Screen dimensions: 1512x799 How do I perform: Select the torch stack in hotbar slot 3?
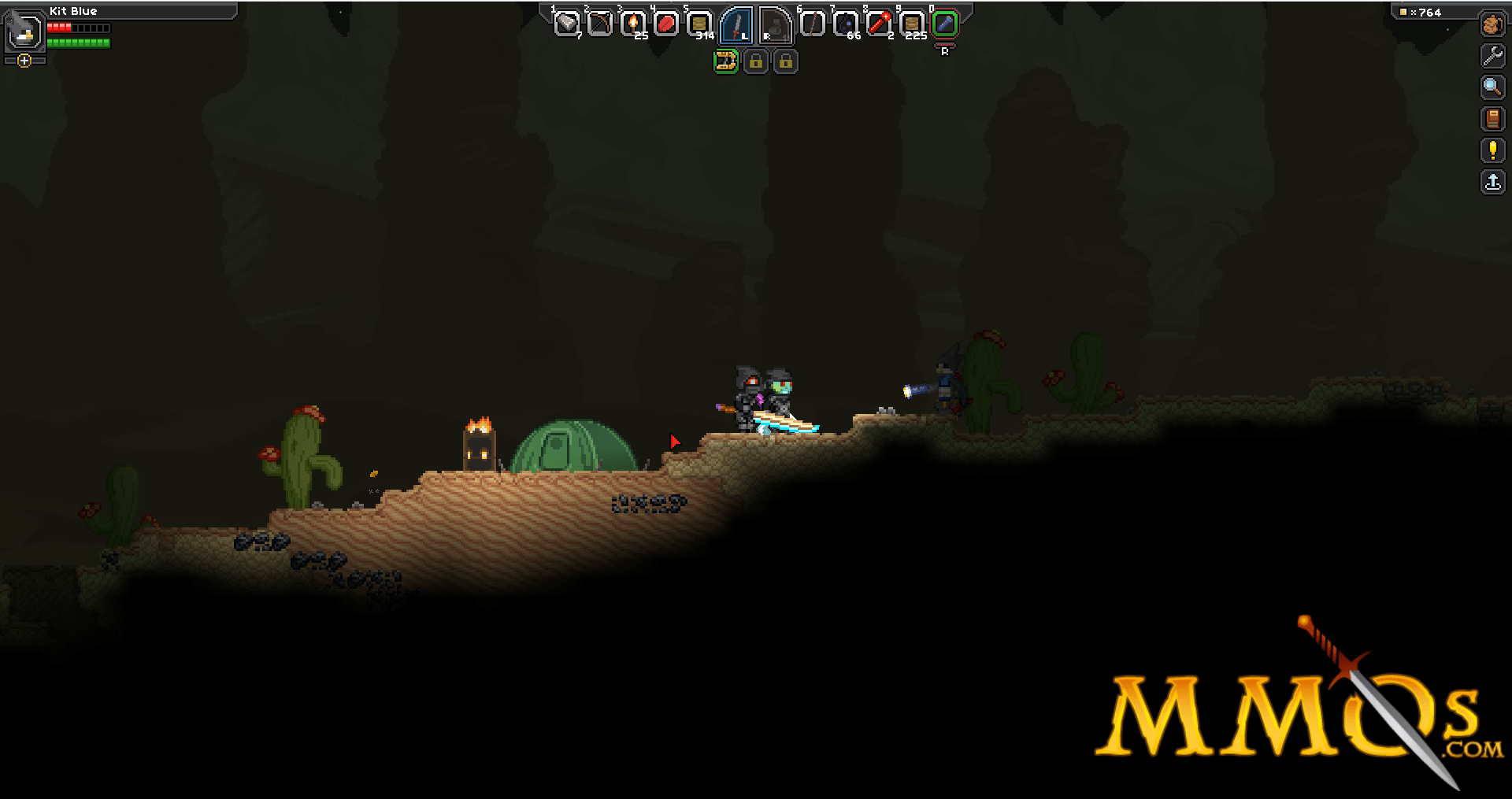coord(632,24)
